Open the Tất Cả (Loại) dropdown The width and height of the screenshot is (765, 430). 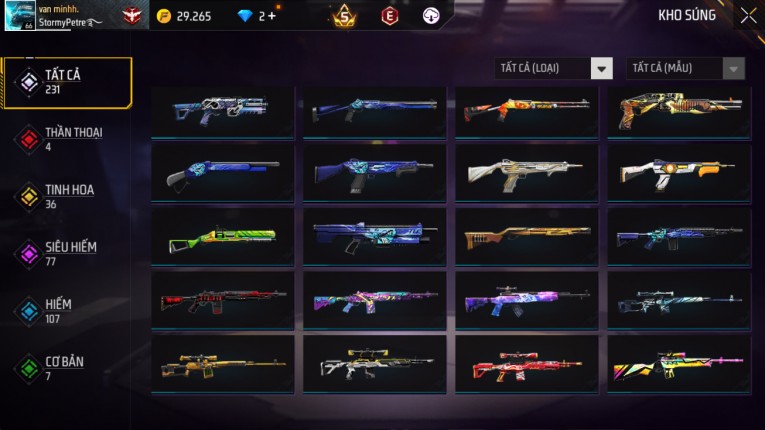[554, 68]
